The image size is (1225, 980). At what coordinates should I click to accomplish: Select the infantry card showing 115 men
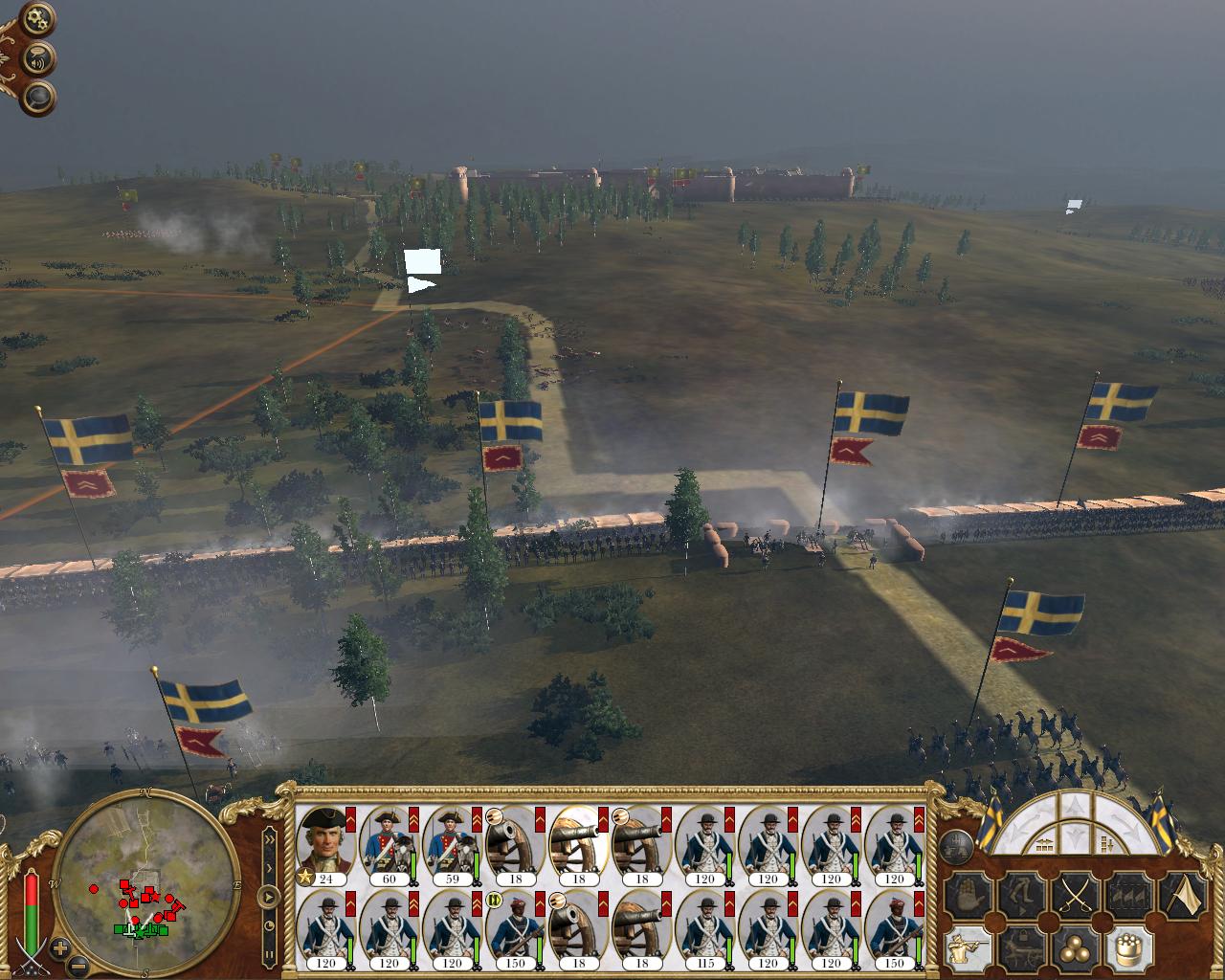point(704,929)
